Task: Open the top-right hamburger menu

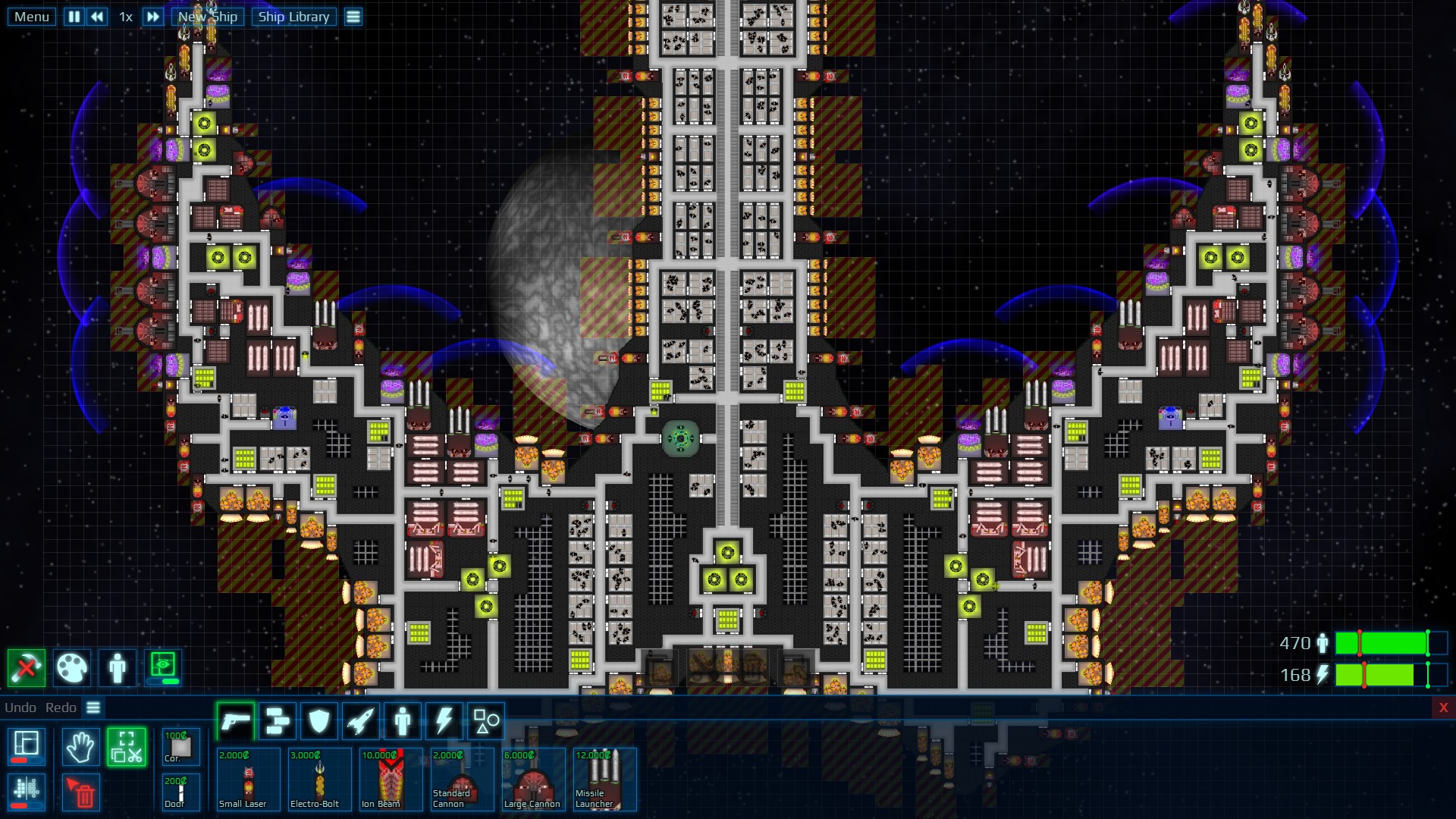Action: coord(353,16)
